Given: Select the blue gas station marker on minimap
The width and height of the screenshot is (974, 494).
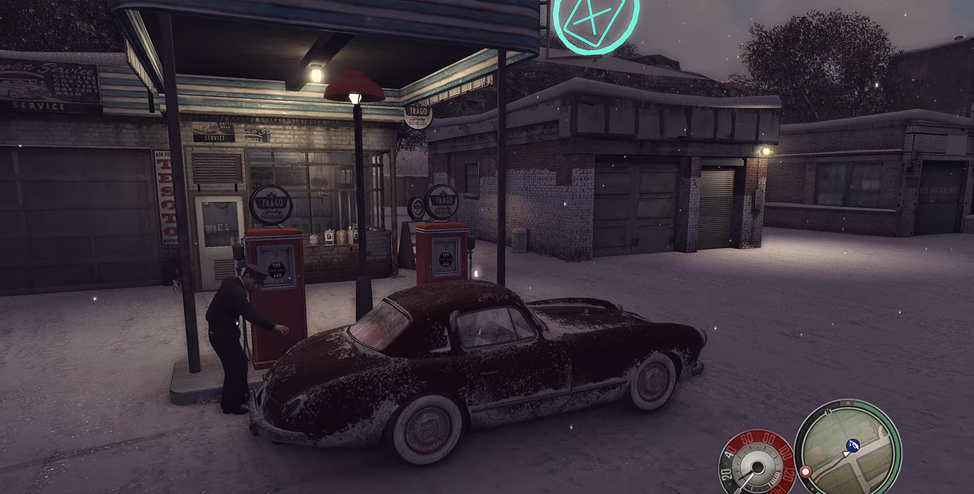Looking at the screenshot, I should 853,444.
